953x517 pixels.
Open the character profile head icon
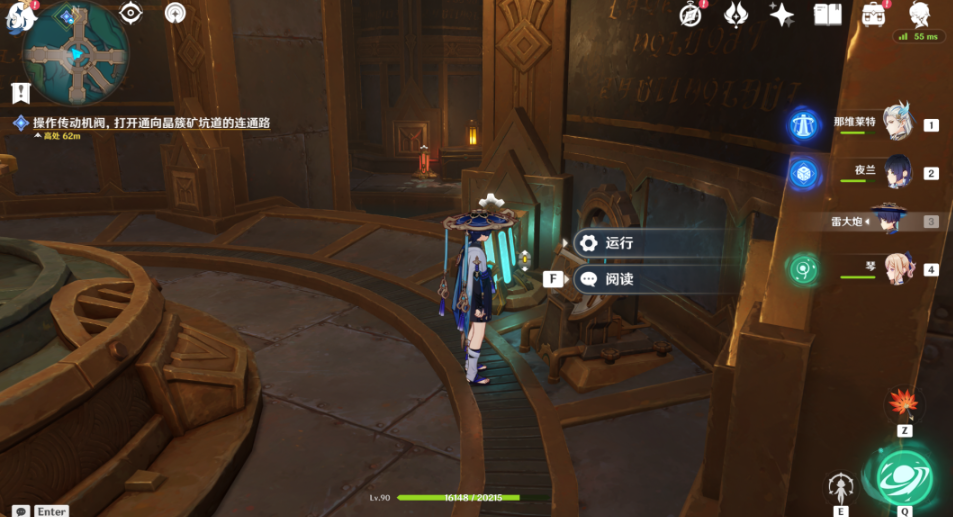(920, 14)
